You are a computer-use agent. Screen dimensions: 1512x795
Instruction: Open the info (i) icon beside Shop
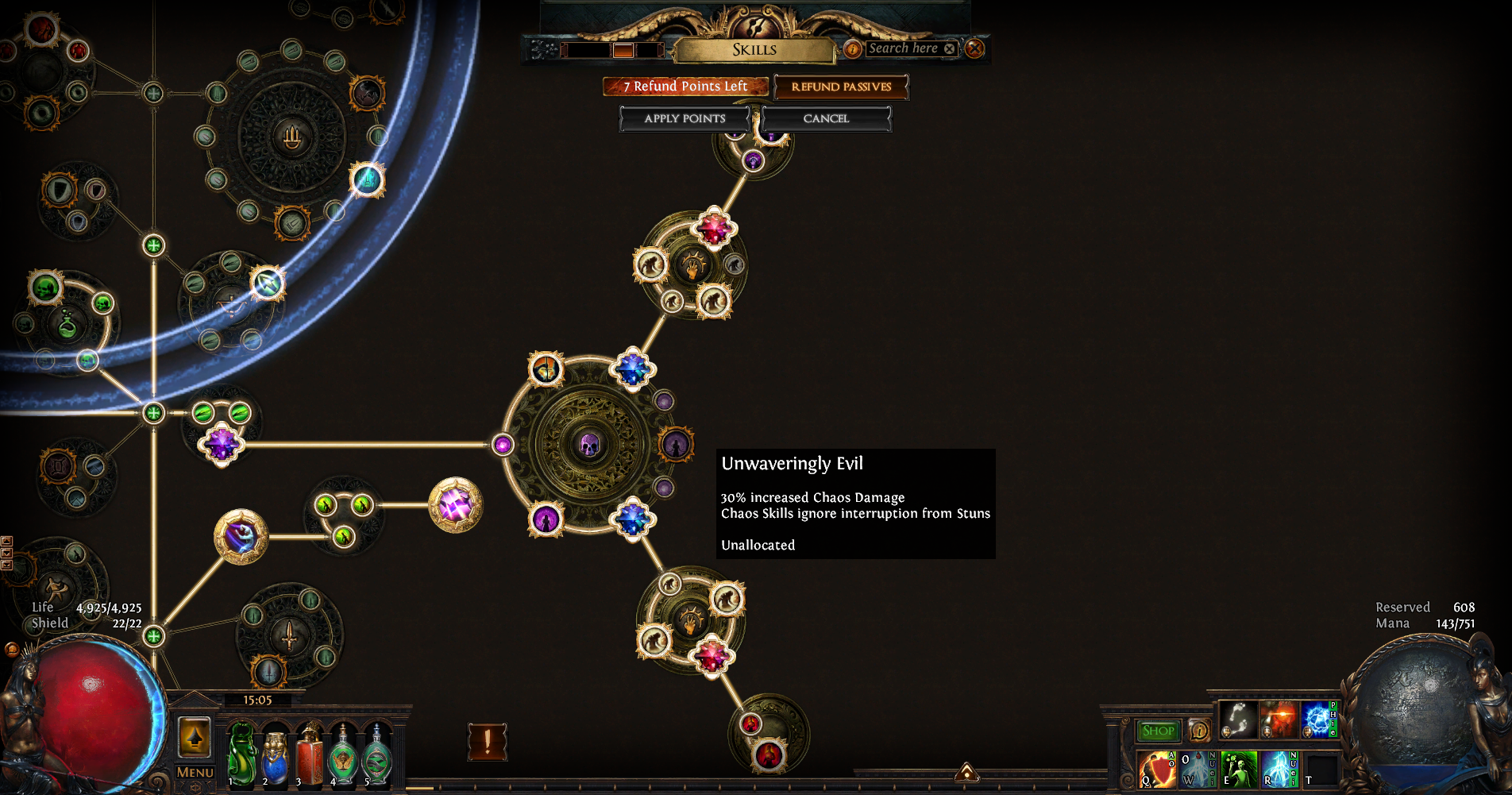click(1198, 731)
